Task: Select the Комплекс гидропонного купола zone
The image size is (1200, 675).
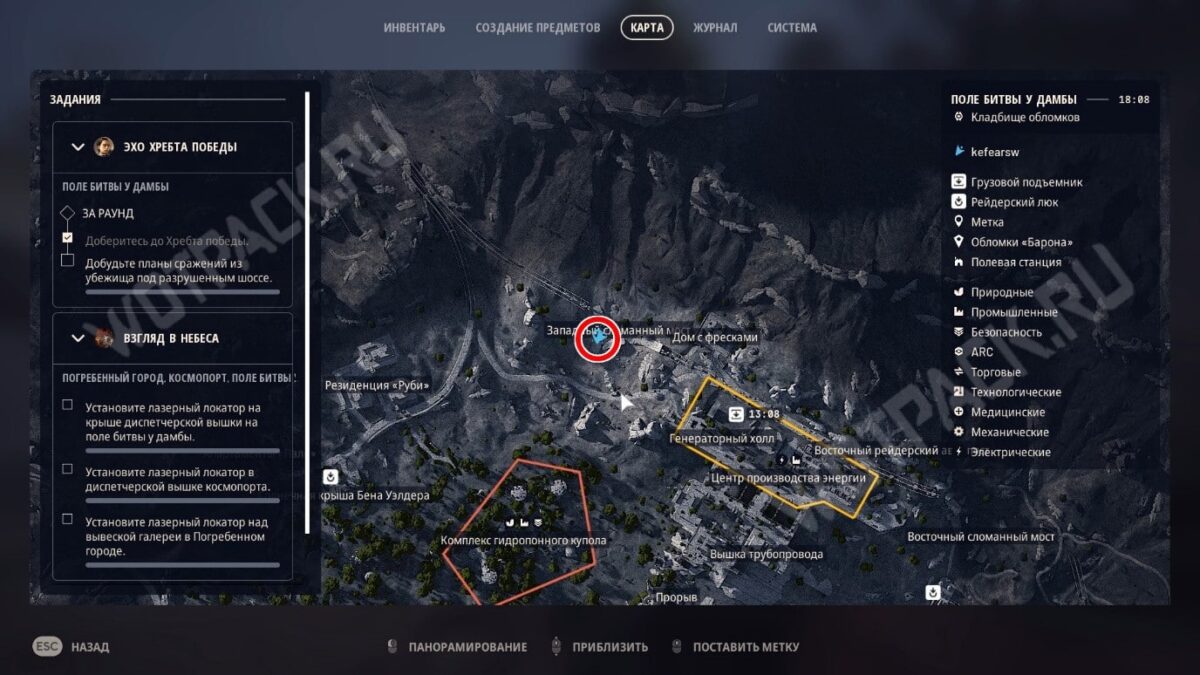Action: tap(523, 541)
